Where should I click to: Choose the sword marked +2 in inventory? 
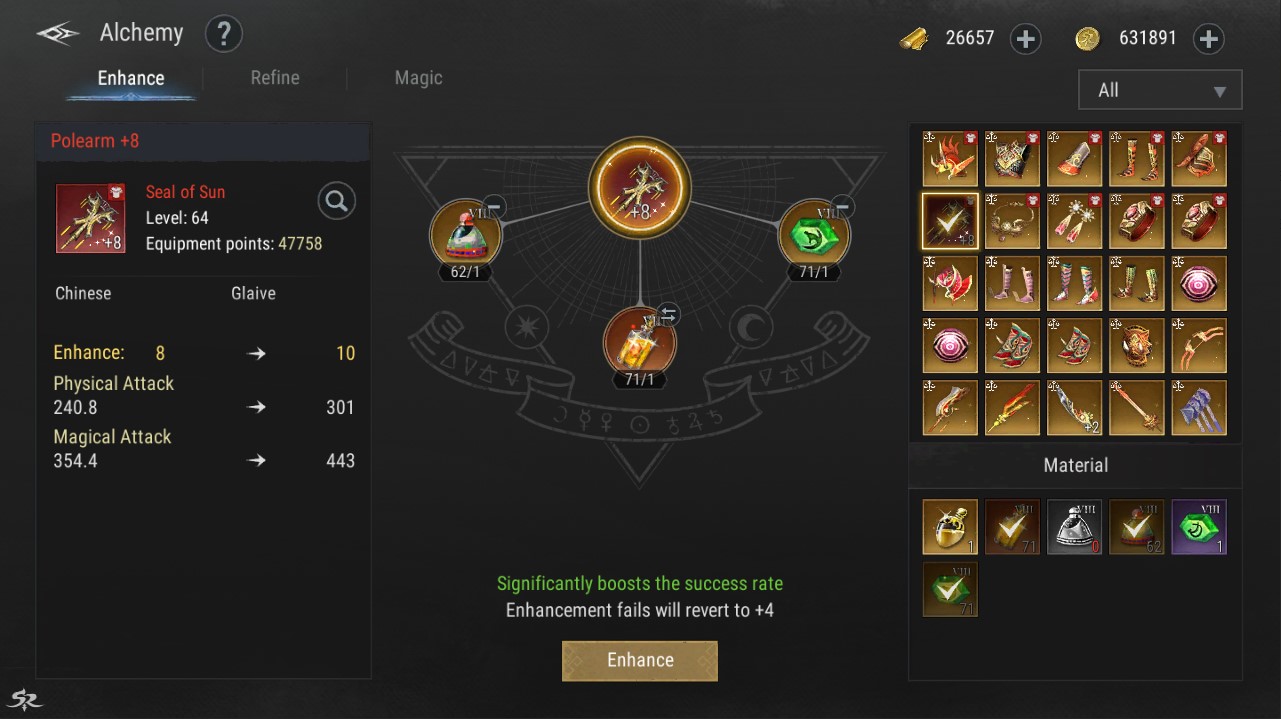[x=1074, y=408]
